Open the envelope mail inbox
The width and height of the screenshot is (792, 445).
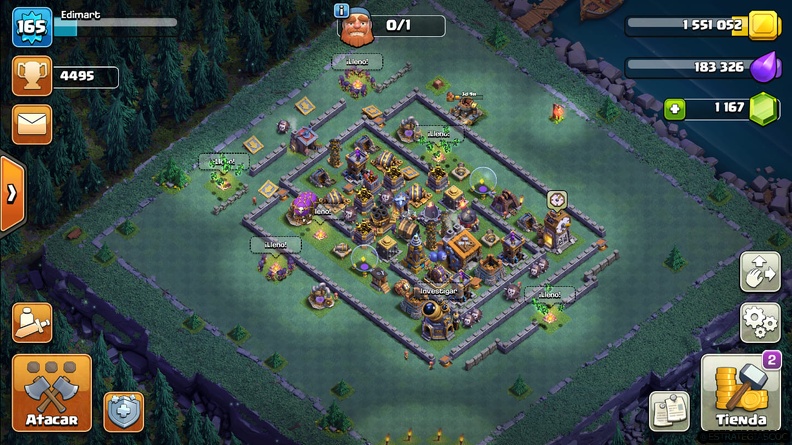pyautogui.click(x=32, y=124)
